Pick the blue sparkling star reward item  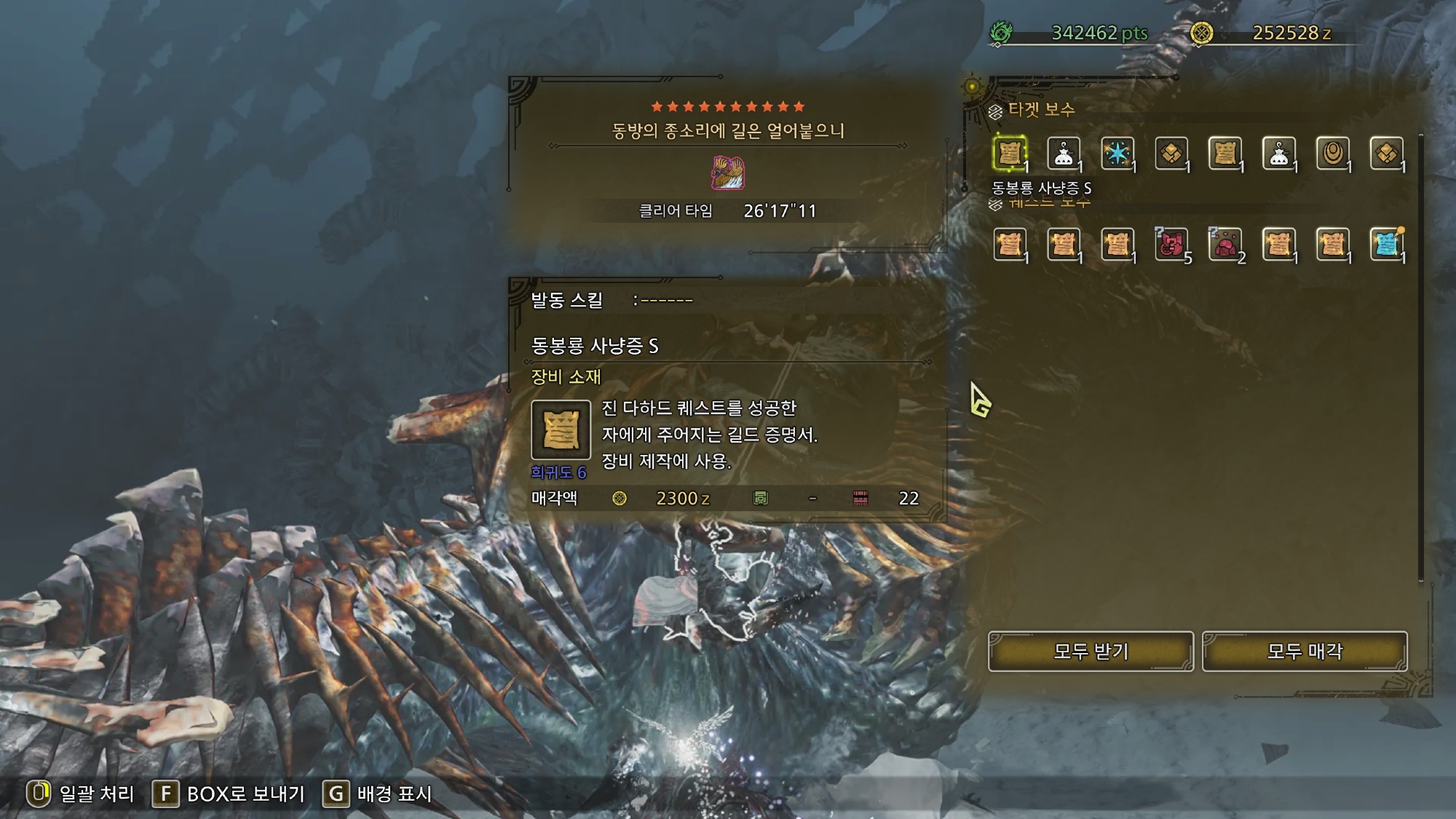[1117, 154]
